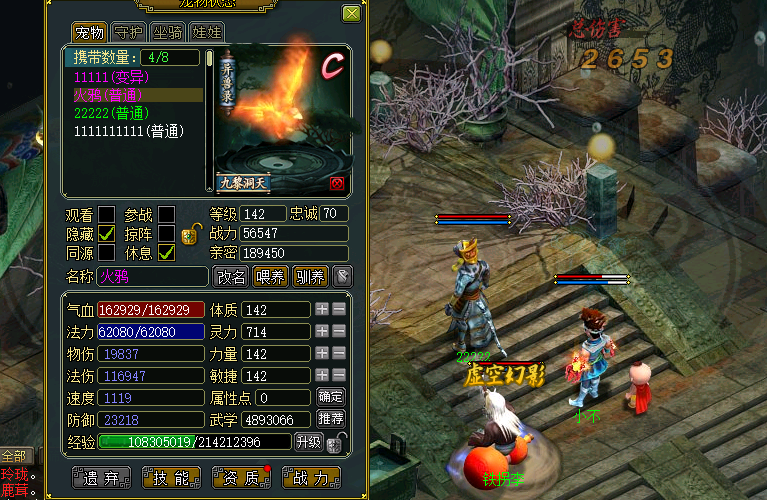Viewport: 767px width, 500px height.
Task: Open the 技能 skills panel
Action: [x=173, y=477]
